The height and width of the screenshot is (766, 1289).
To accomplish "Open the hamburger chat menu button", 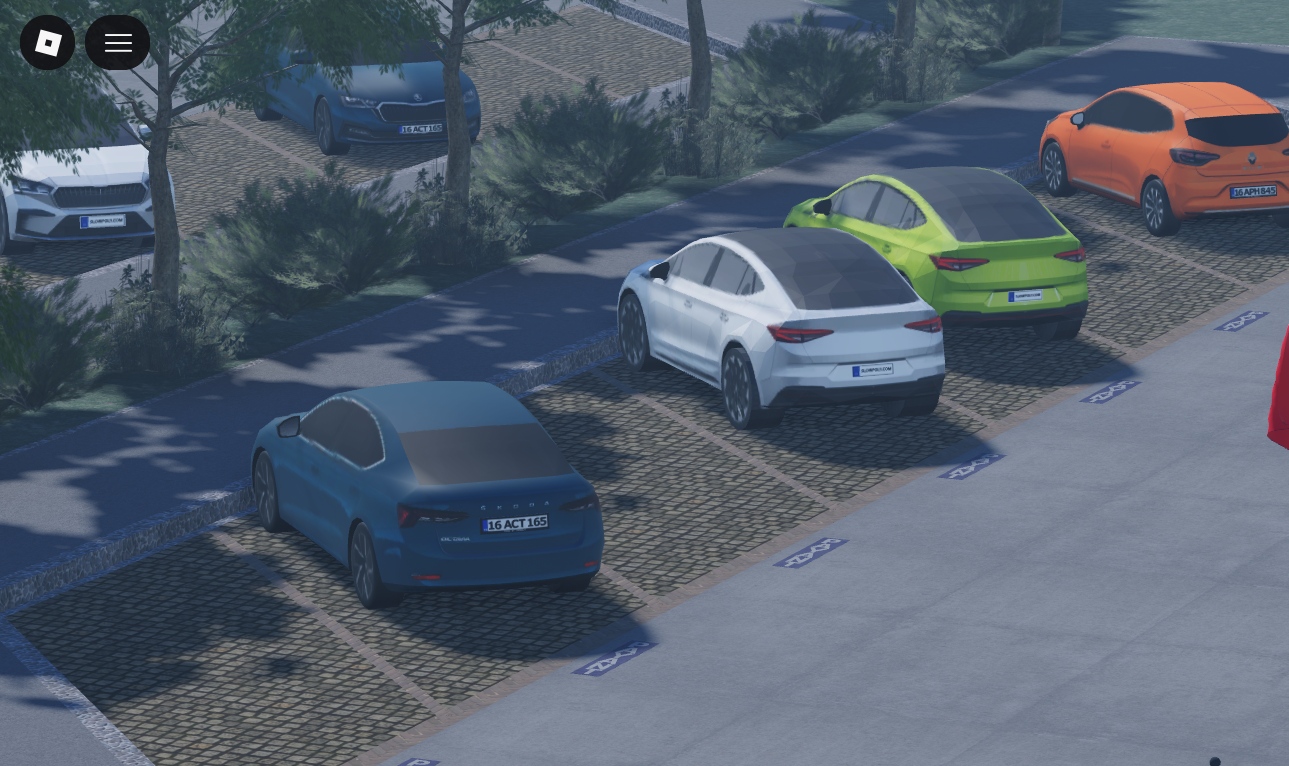I will click(x=118, y=43).
